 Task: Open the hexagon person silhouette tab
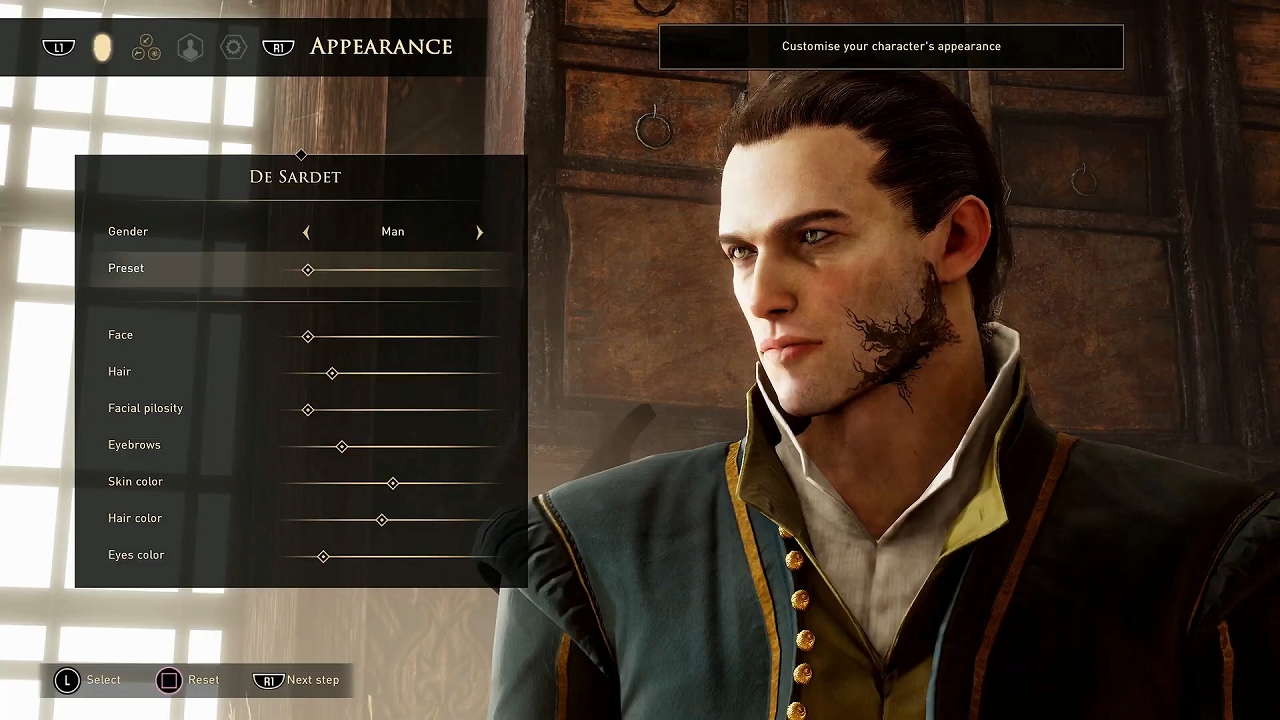tap(190, 47)
